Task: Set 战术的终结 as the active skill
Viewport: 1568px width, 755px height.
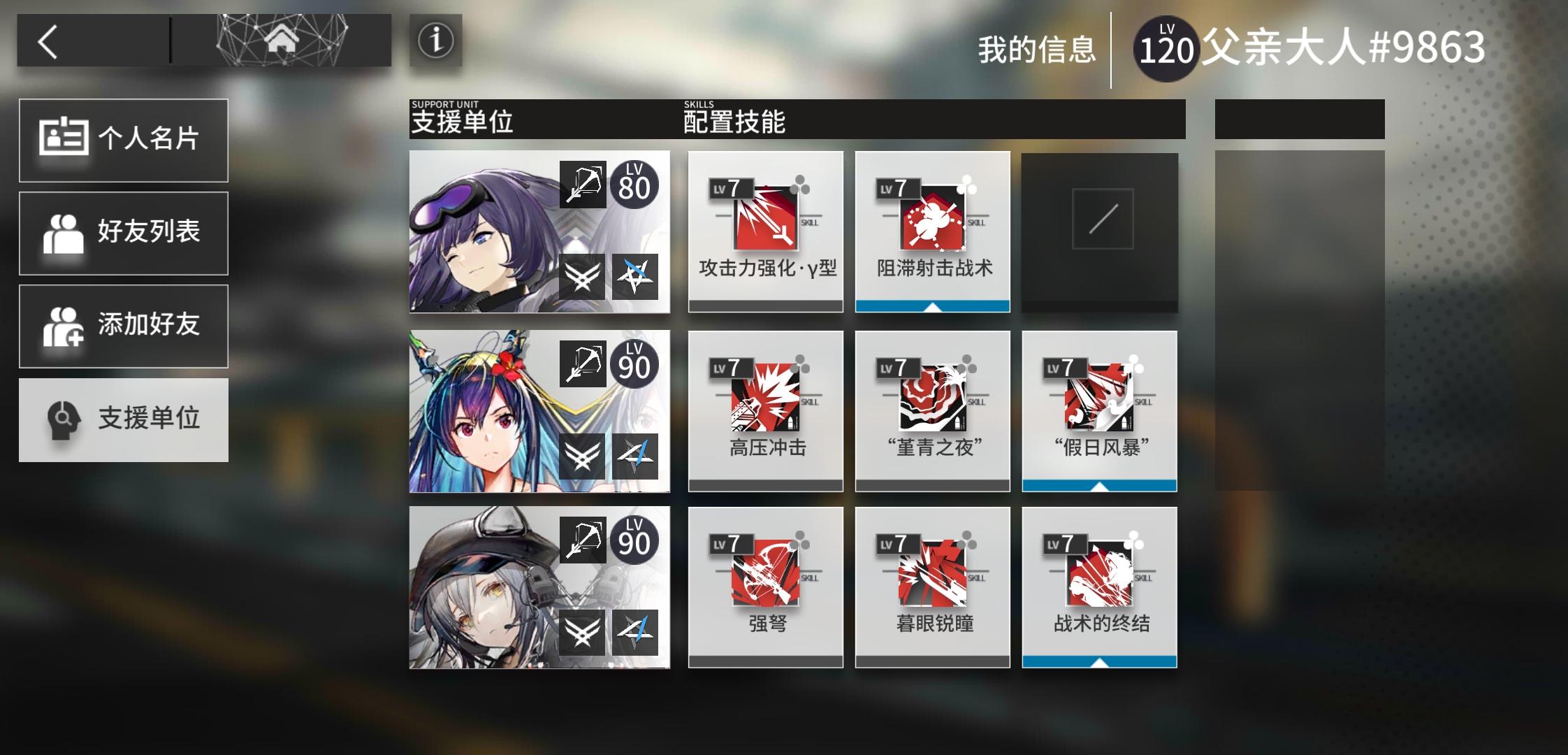Action: coord(1098,661)
